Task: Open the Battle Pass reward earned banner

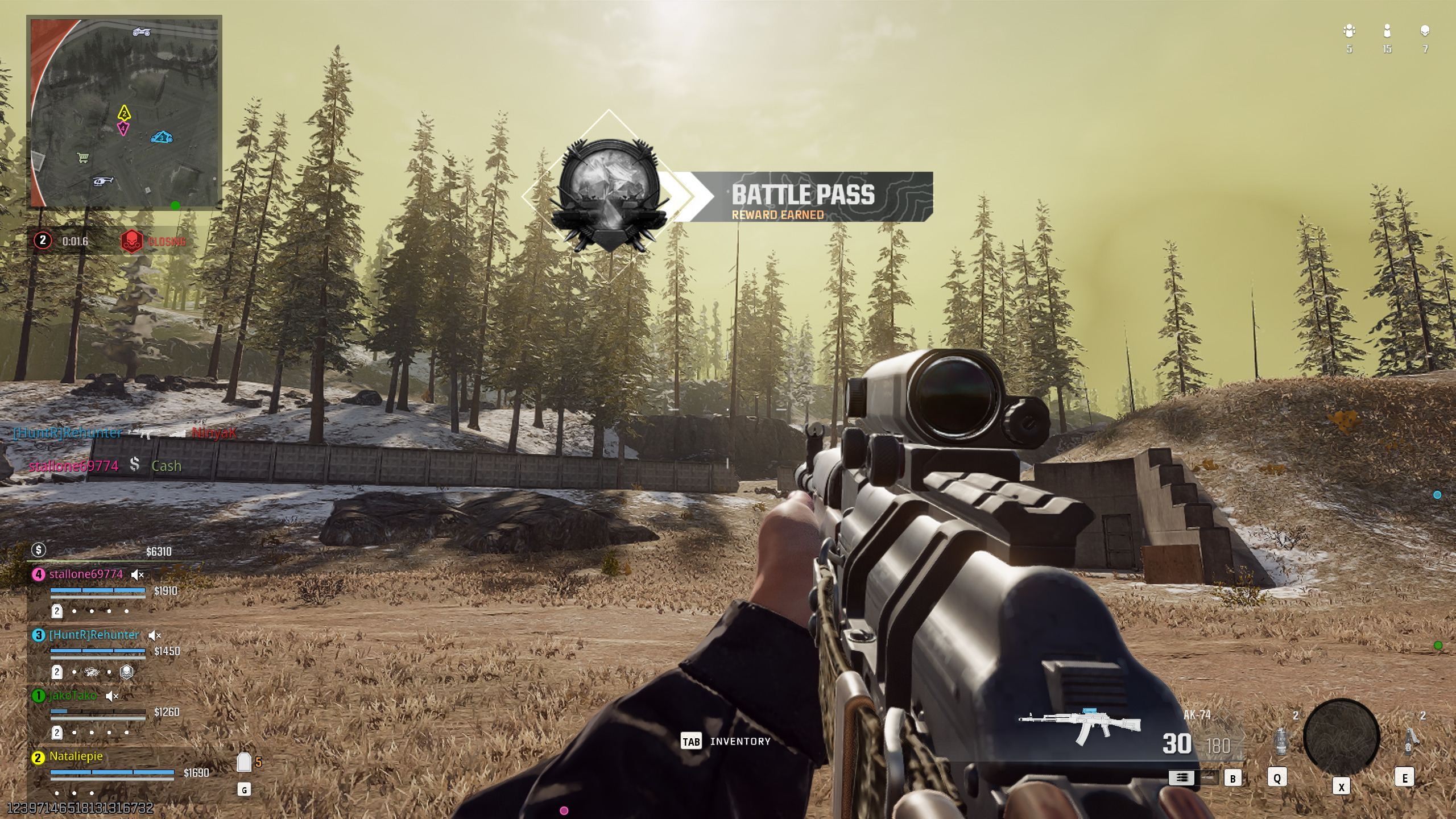Action: coord(802,197)
